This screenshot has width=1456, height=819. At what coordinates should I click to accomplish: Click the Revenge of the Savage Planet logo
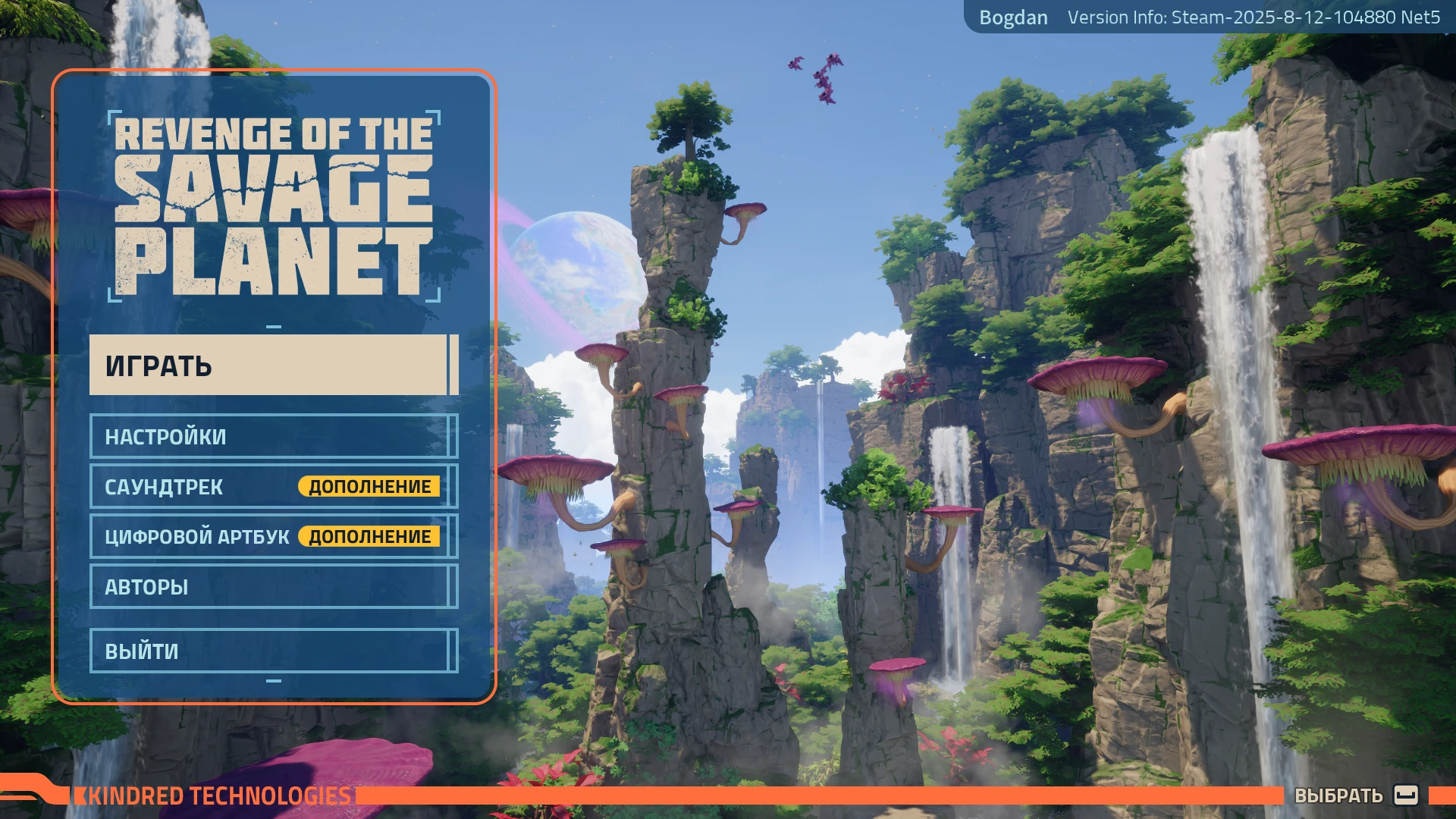(x=273, y=205)
